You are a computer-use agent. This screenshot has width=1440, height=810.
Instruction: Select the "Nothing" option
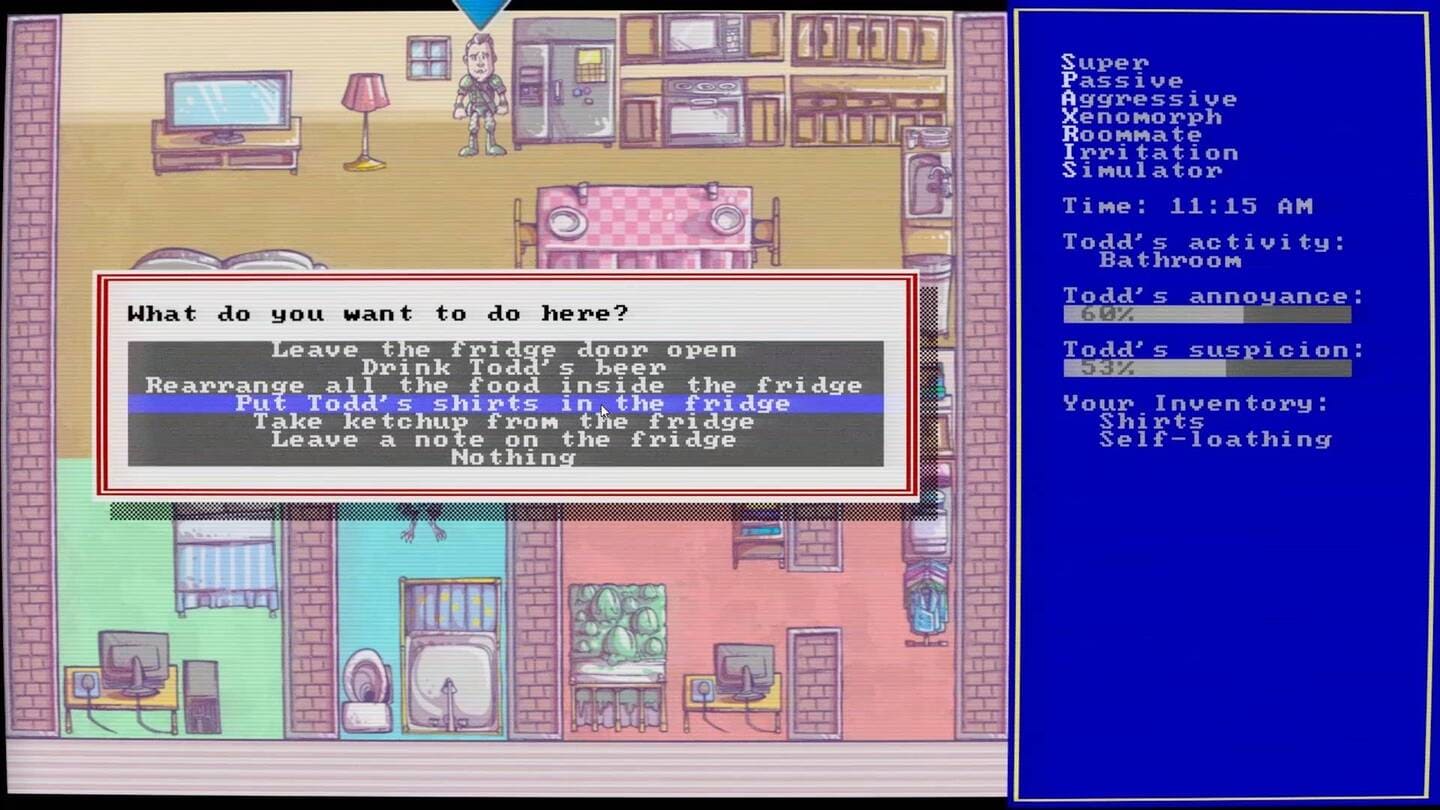tap(512, 458)
